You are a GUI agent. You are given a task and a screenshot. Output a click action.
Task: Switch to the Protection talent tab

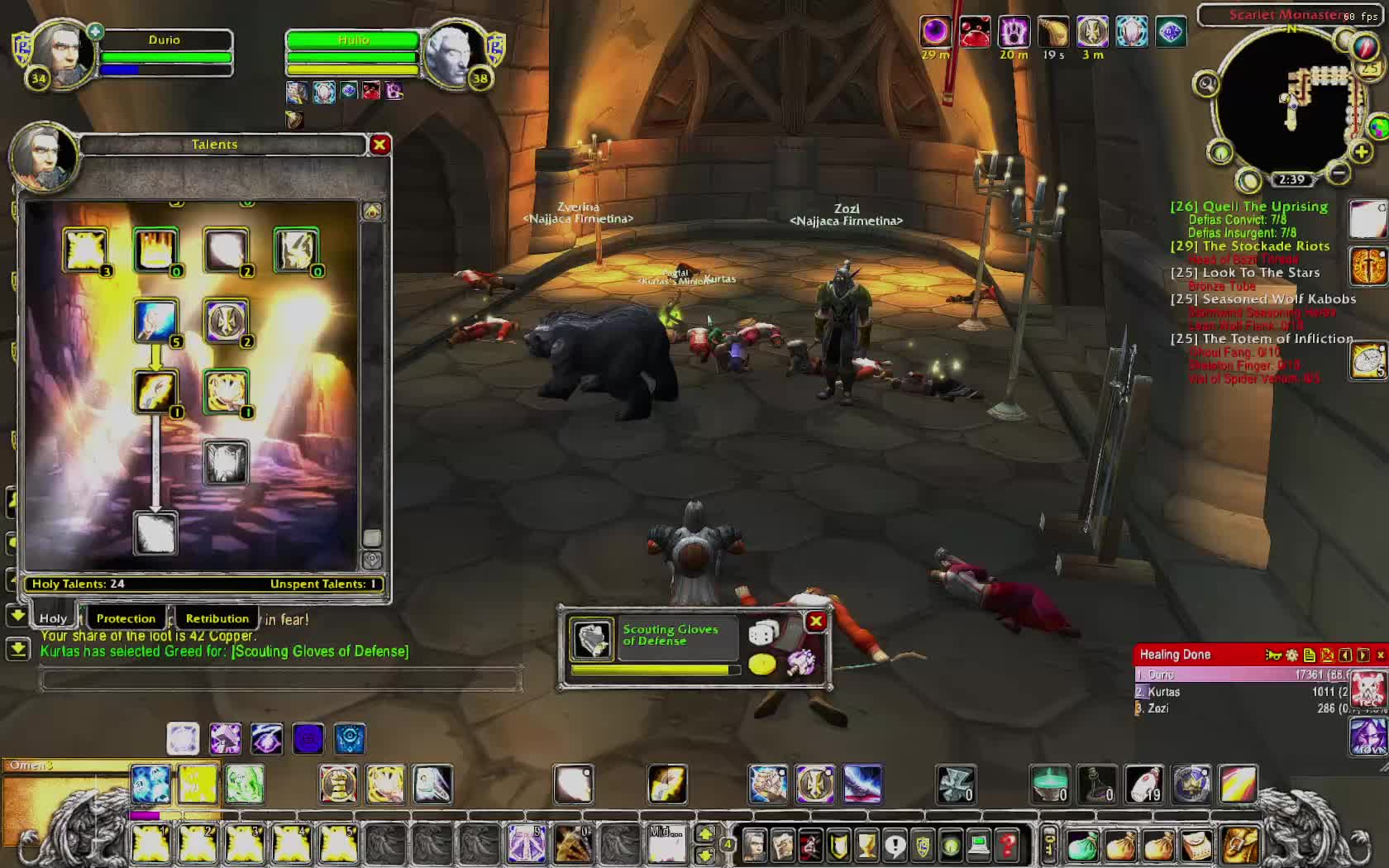coord(126,618)
